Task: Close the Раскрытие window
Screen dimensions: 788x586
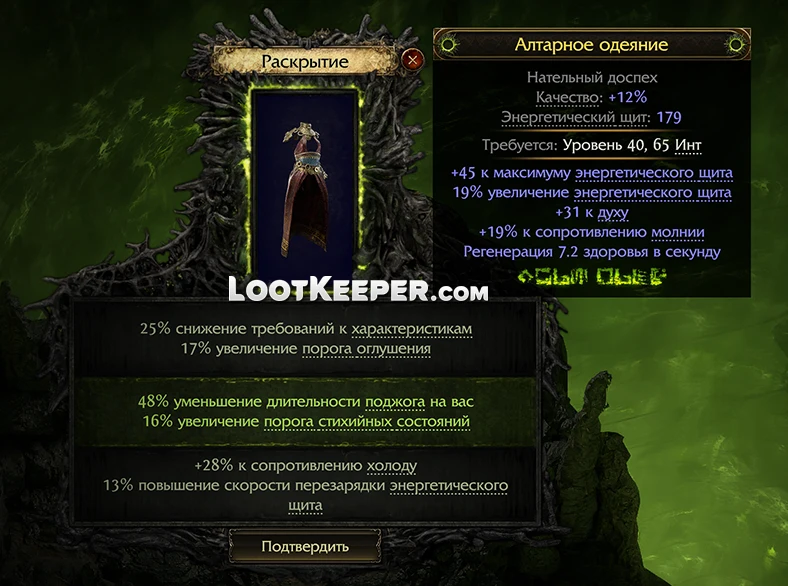Action: 411,60
